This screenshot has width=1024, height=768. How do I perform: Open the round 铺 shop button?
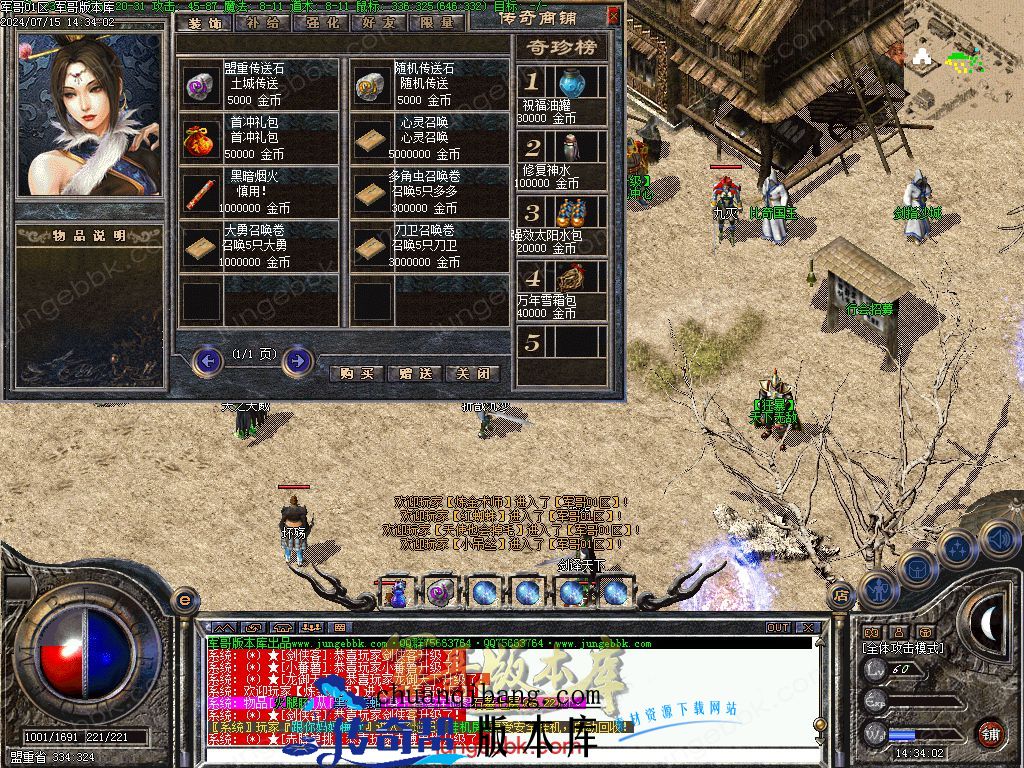pos(990,733)
